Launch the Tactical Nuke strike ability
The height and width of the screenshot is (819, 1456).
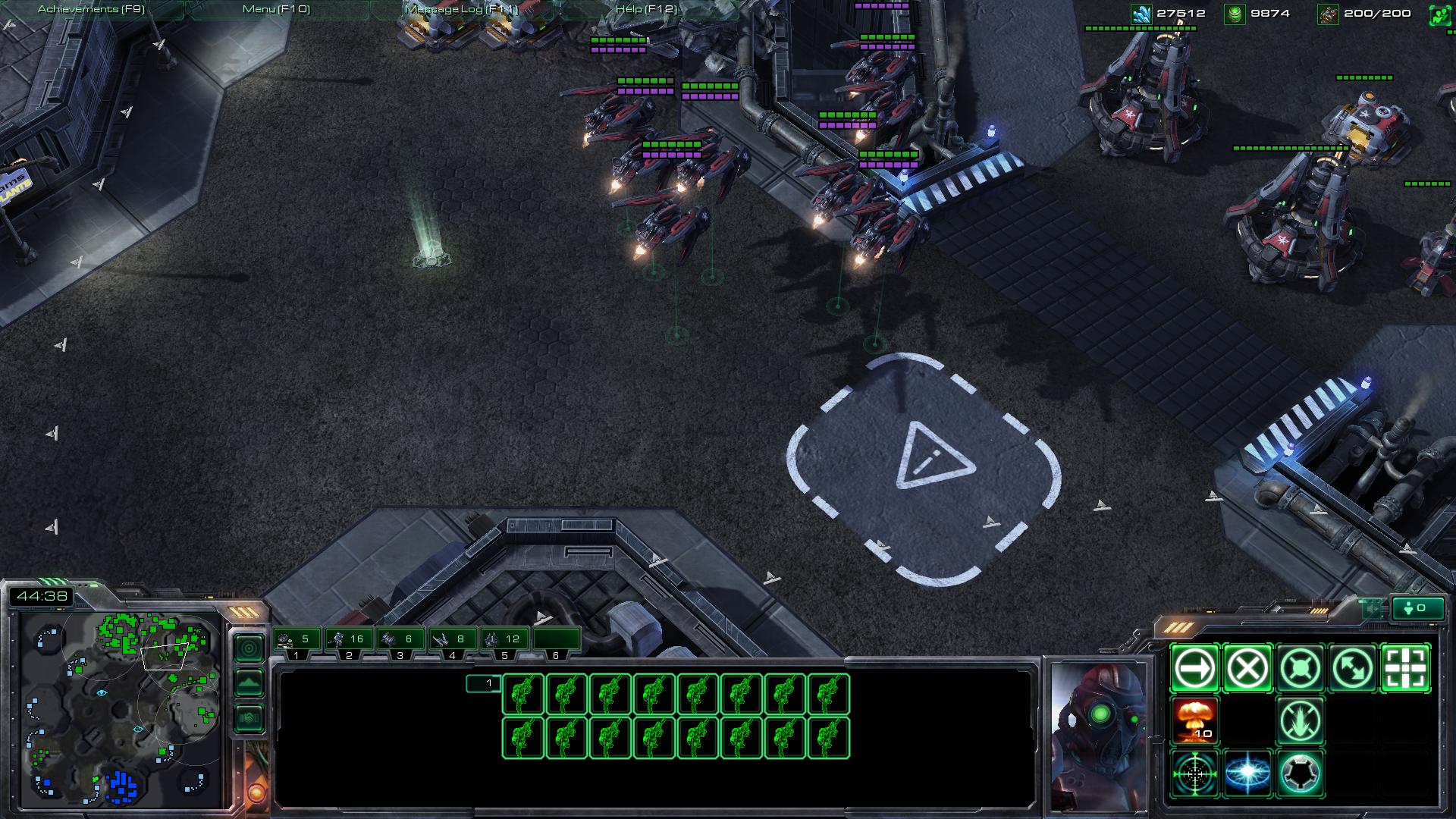(1194, 721)
